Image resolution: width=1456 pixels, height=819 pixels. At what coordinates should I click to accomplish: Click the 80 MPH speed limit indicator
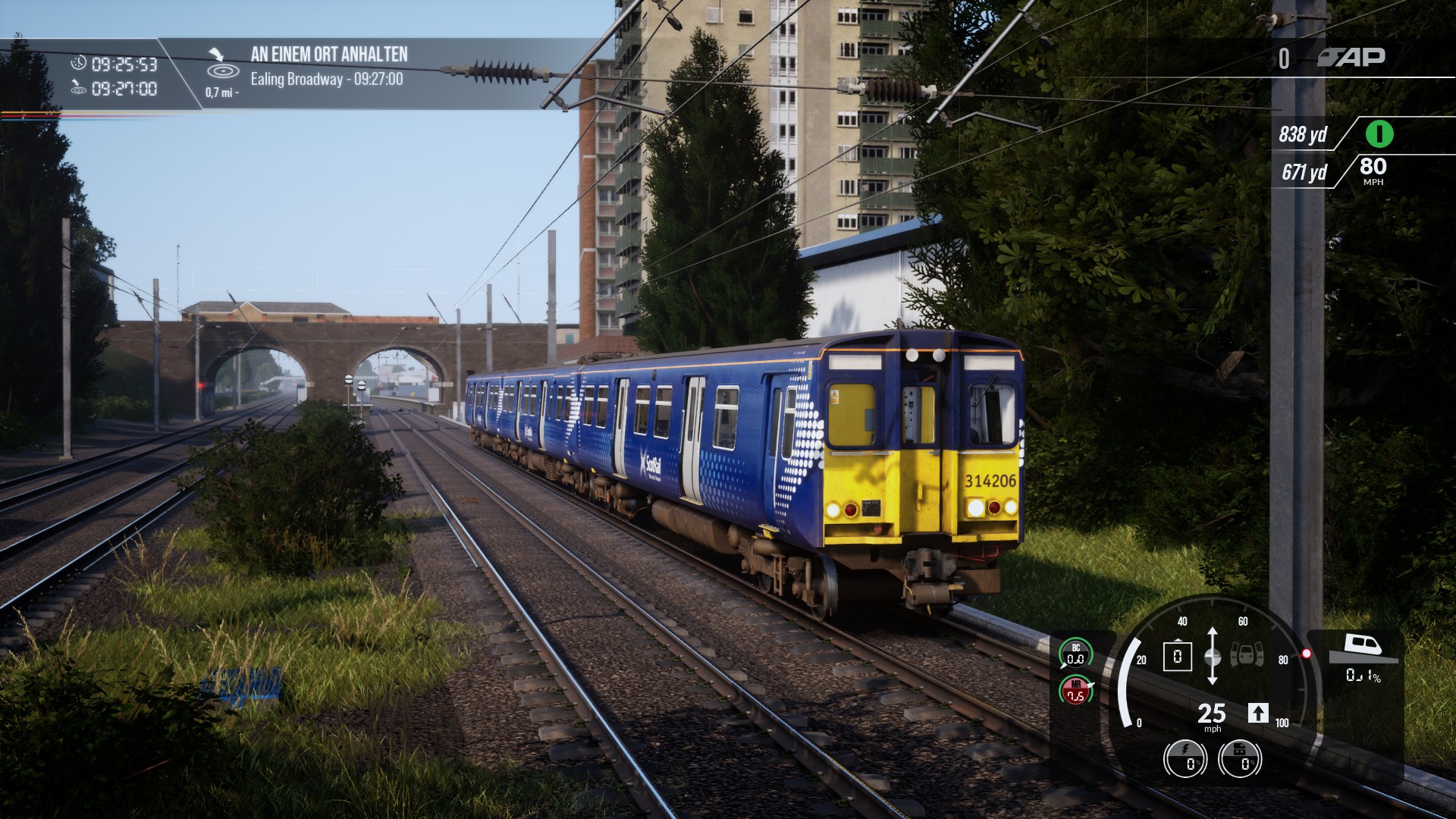1373,169
